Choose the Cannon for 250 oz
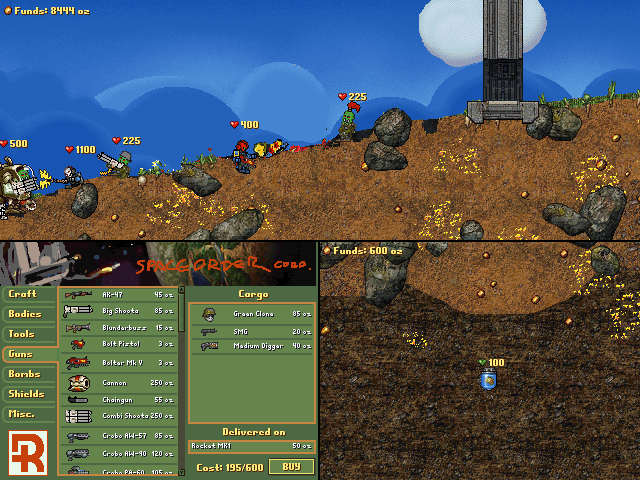Image resolution: width=640 pixels, height=480 pixels. 120,382
